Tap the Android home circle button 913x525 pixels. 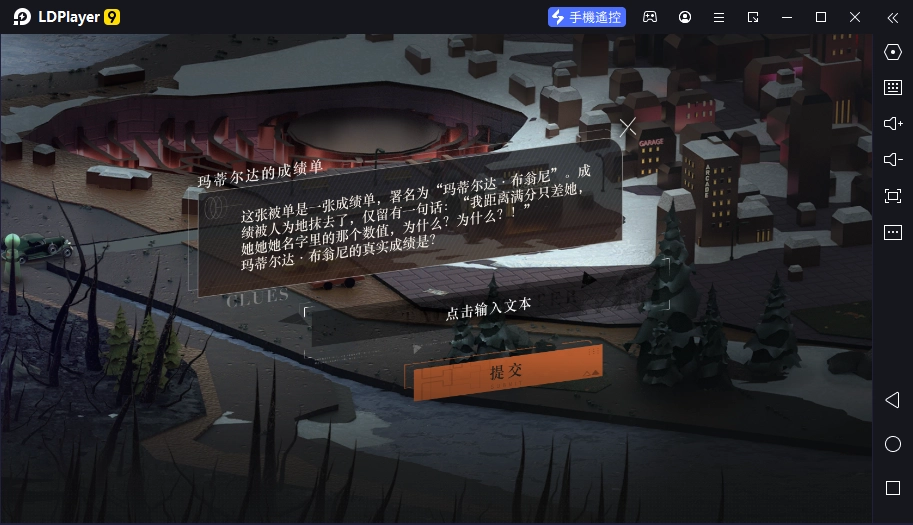[893, 444]
